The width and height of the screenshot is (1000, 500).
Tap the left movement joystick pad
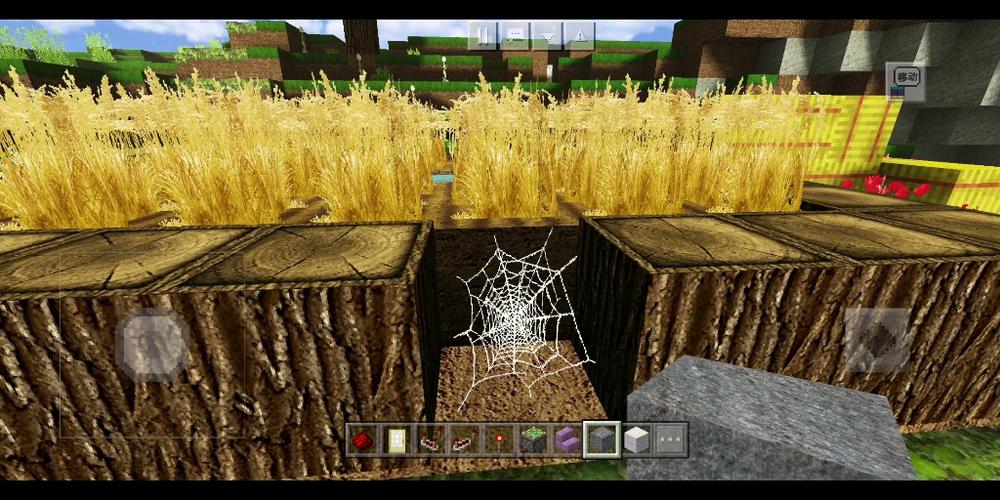tap(153, 343)
